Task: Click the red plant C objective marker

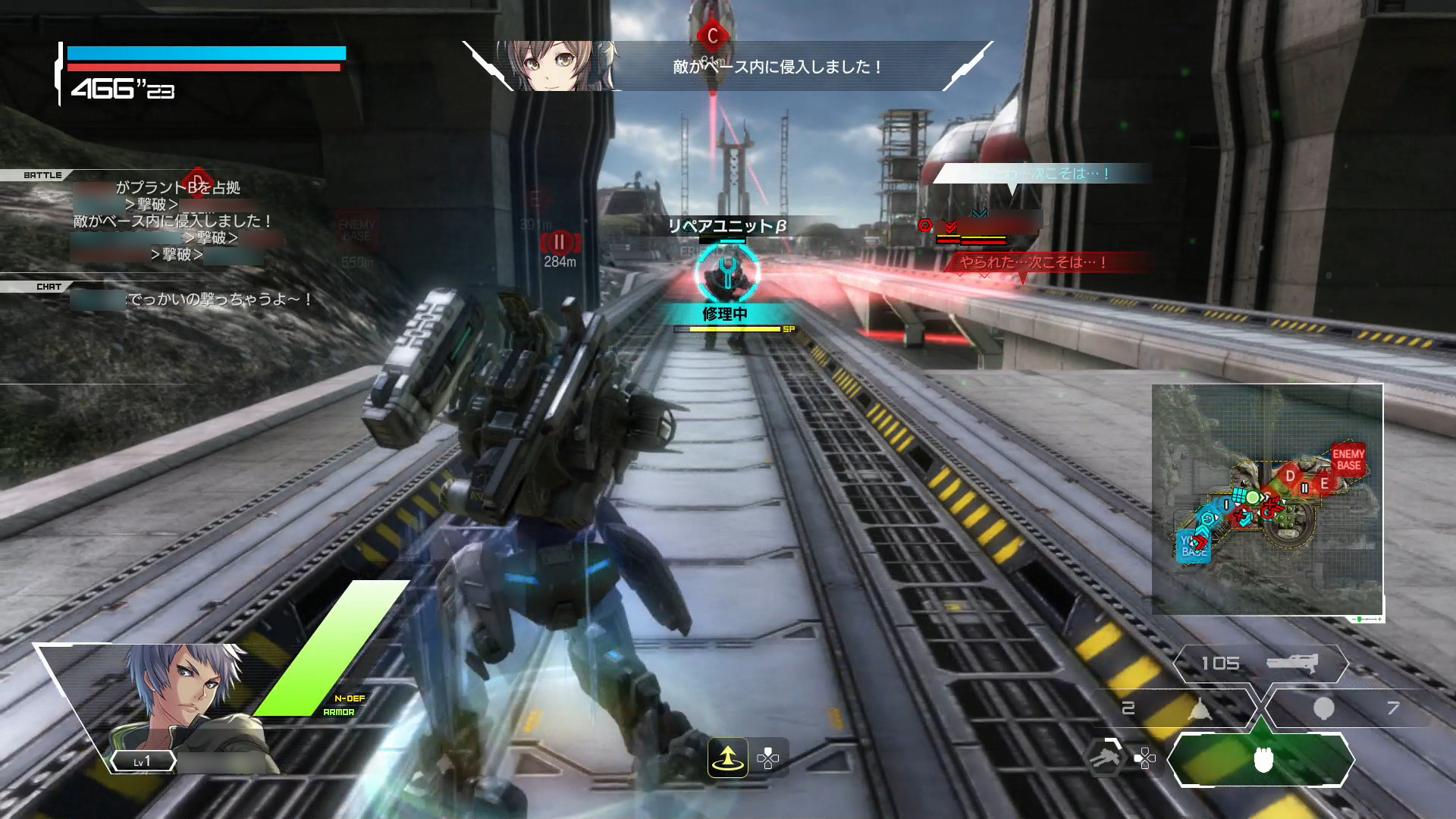Action: [x=712, y=36]
